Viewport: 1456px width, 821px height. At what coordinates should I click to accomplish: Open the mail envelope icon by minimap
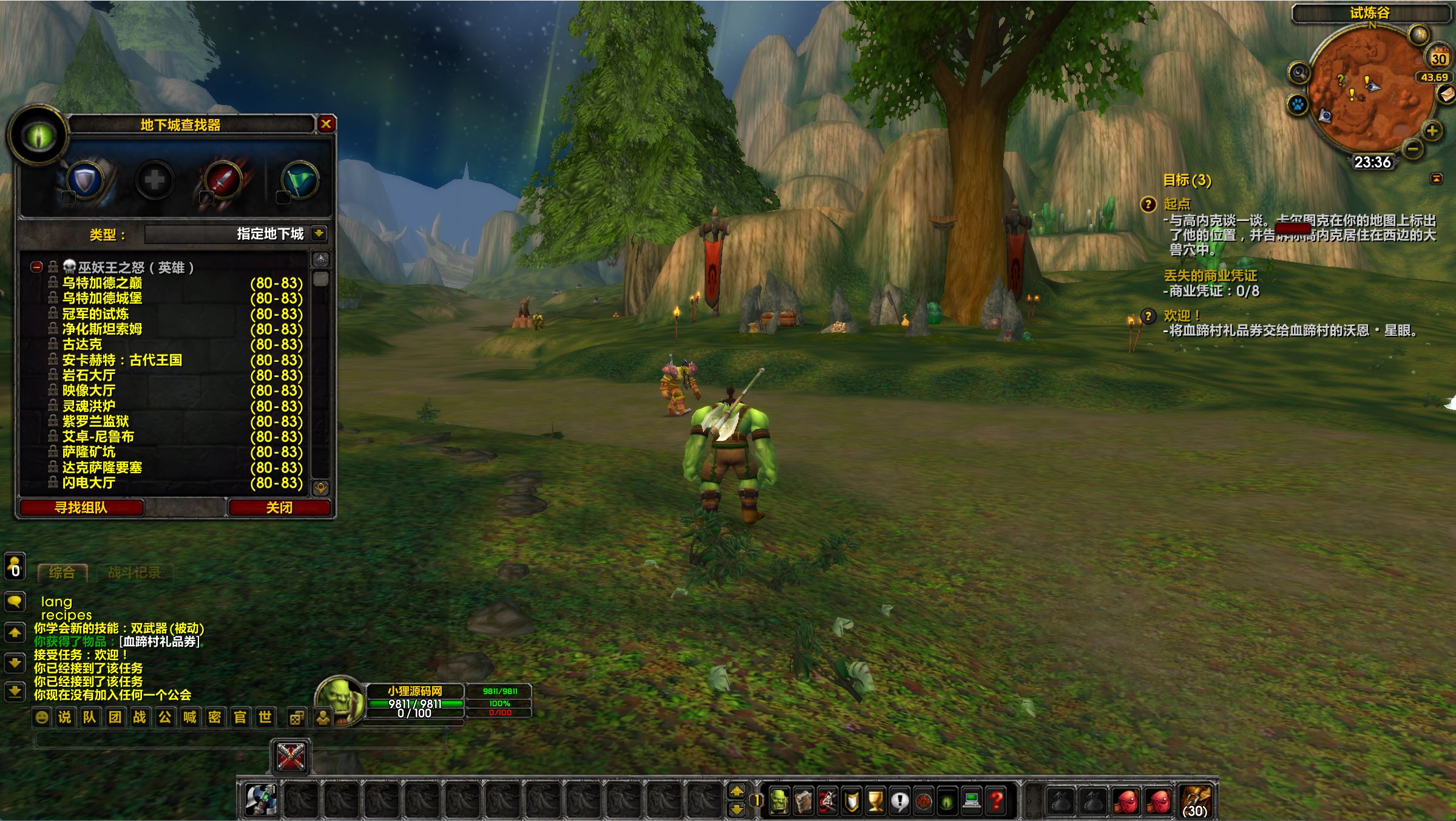tap(1447, 94)
